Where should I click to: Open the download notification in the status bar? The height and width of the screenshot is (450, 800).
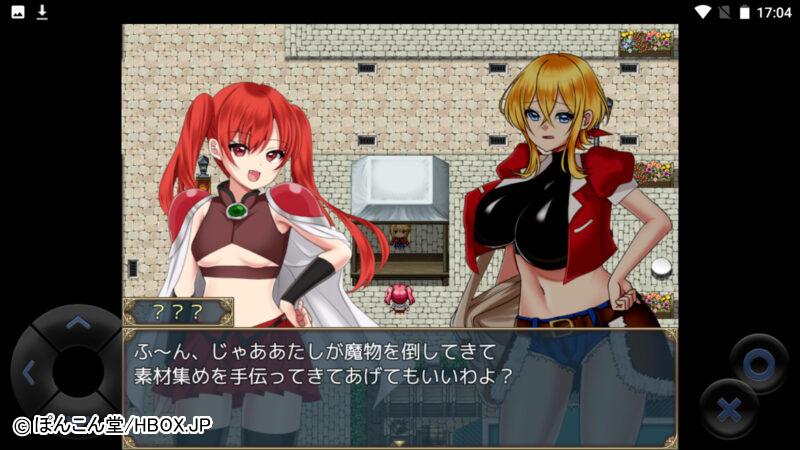42,12
